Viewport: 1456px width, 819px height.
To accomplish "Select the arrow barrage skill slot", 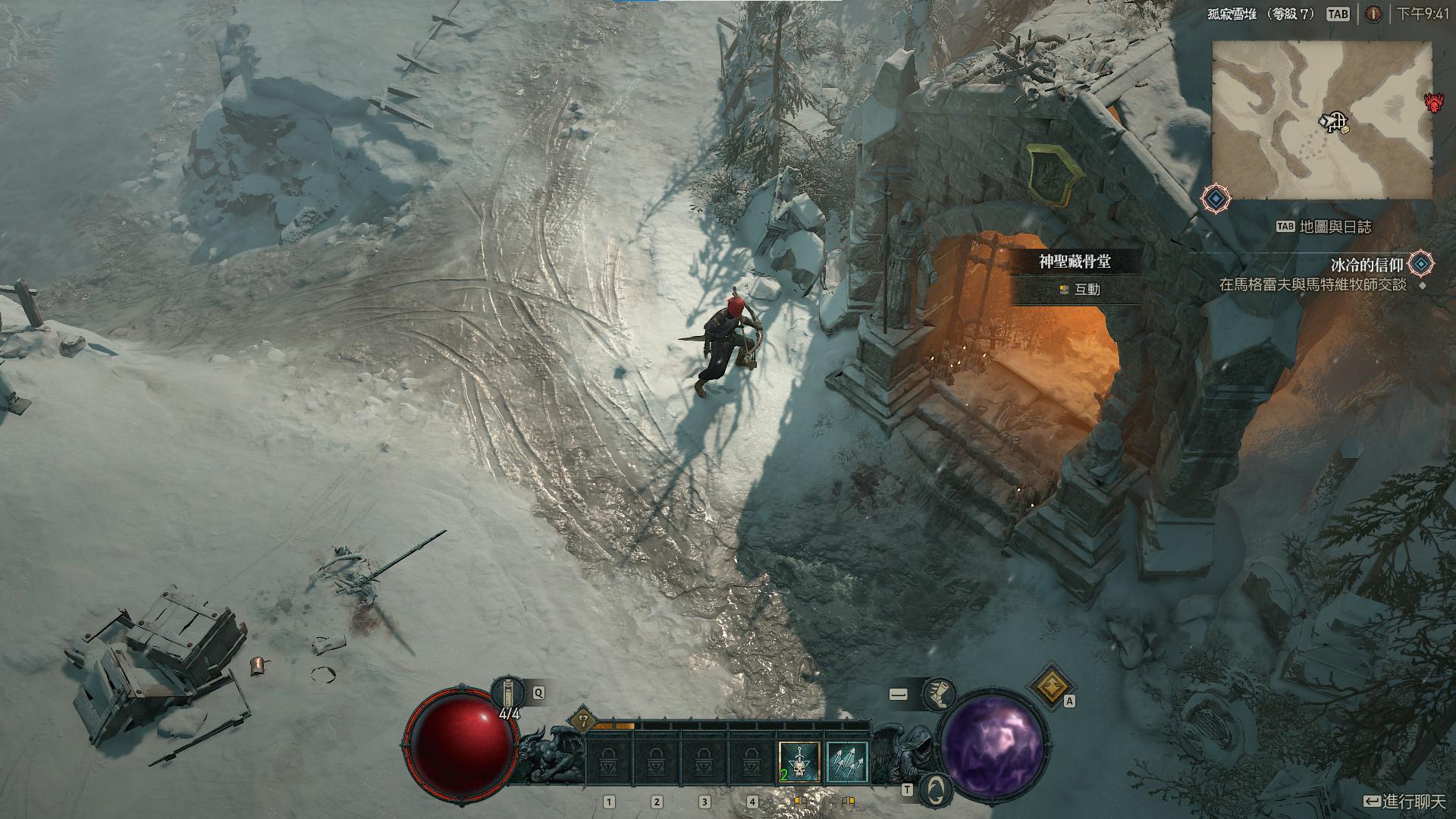I will coord(846,762).
